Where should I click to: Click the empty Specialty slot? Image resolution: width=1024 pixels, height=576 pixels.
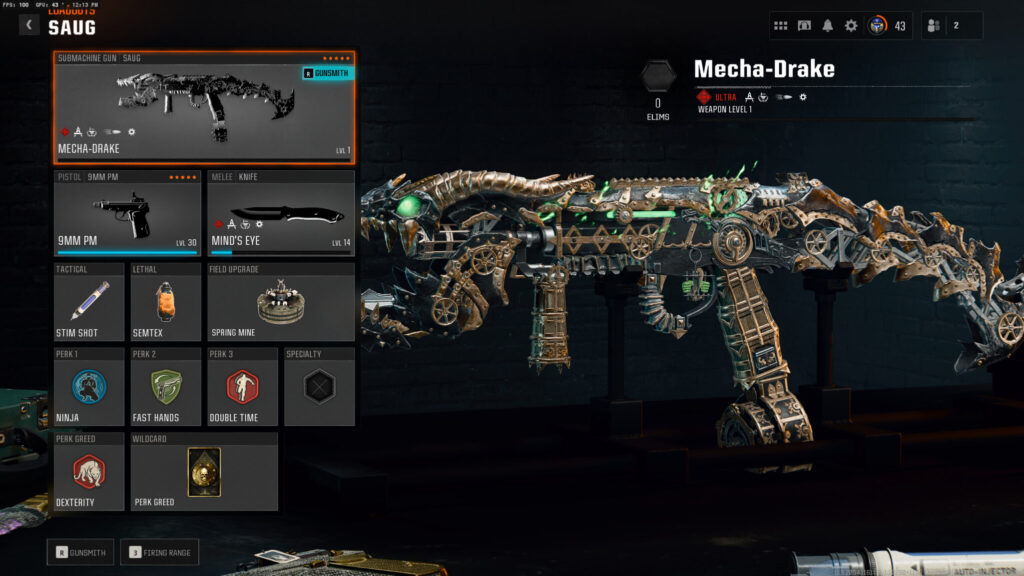coord(319,387)
